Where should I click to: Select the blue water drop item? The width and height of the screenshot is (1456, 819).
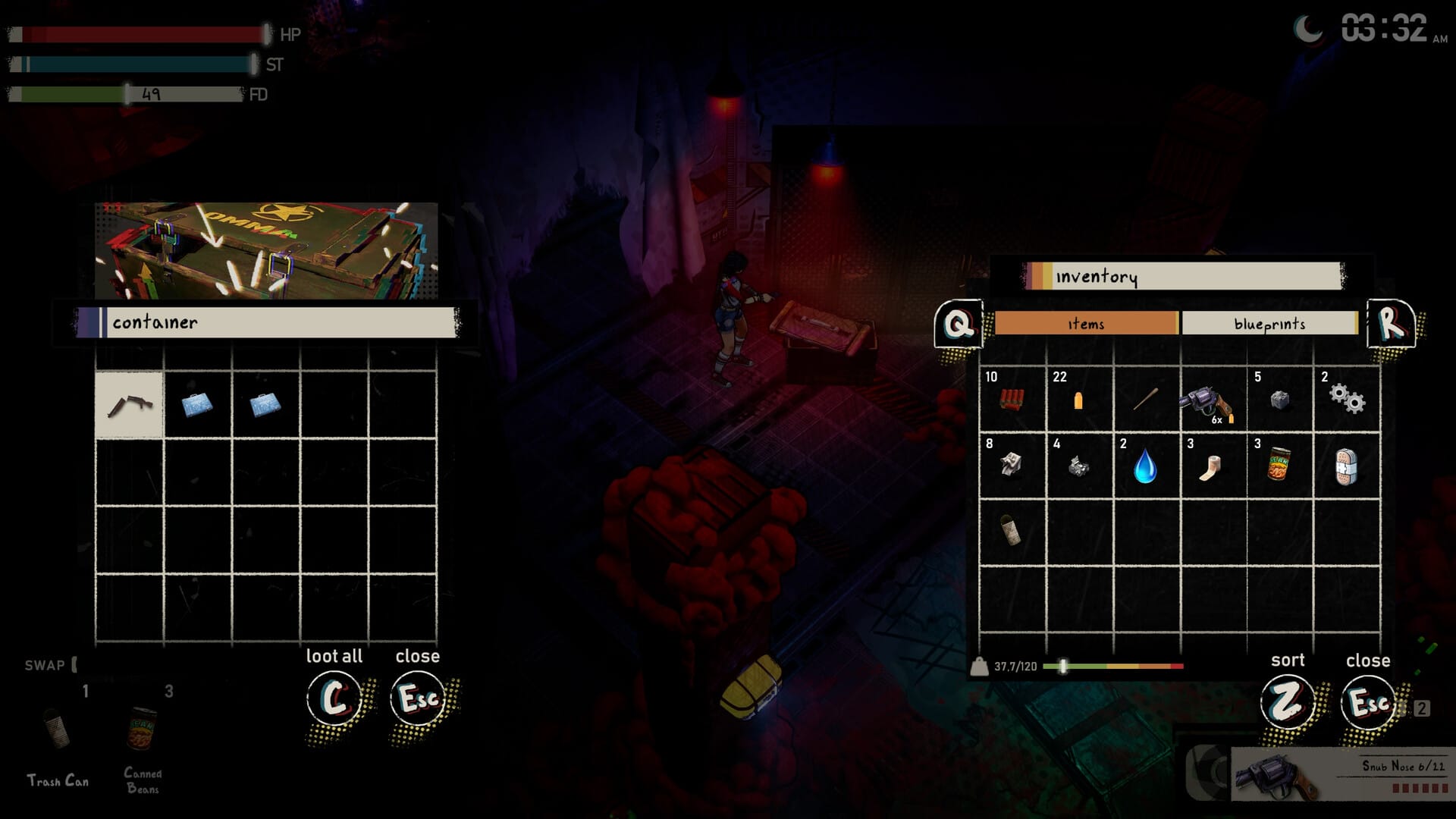1145,466
